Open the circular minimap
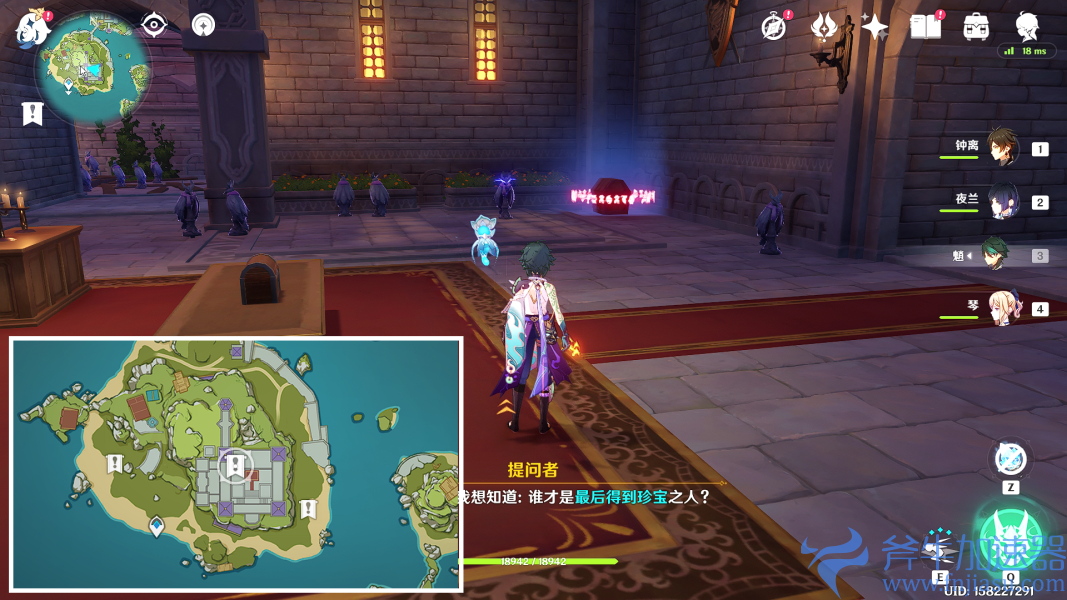The width and height of the screenshot is (1067, 600). coord(92,68)
